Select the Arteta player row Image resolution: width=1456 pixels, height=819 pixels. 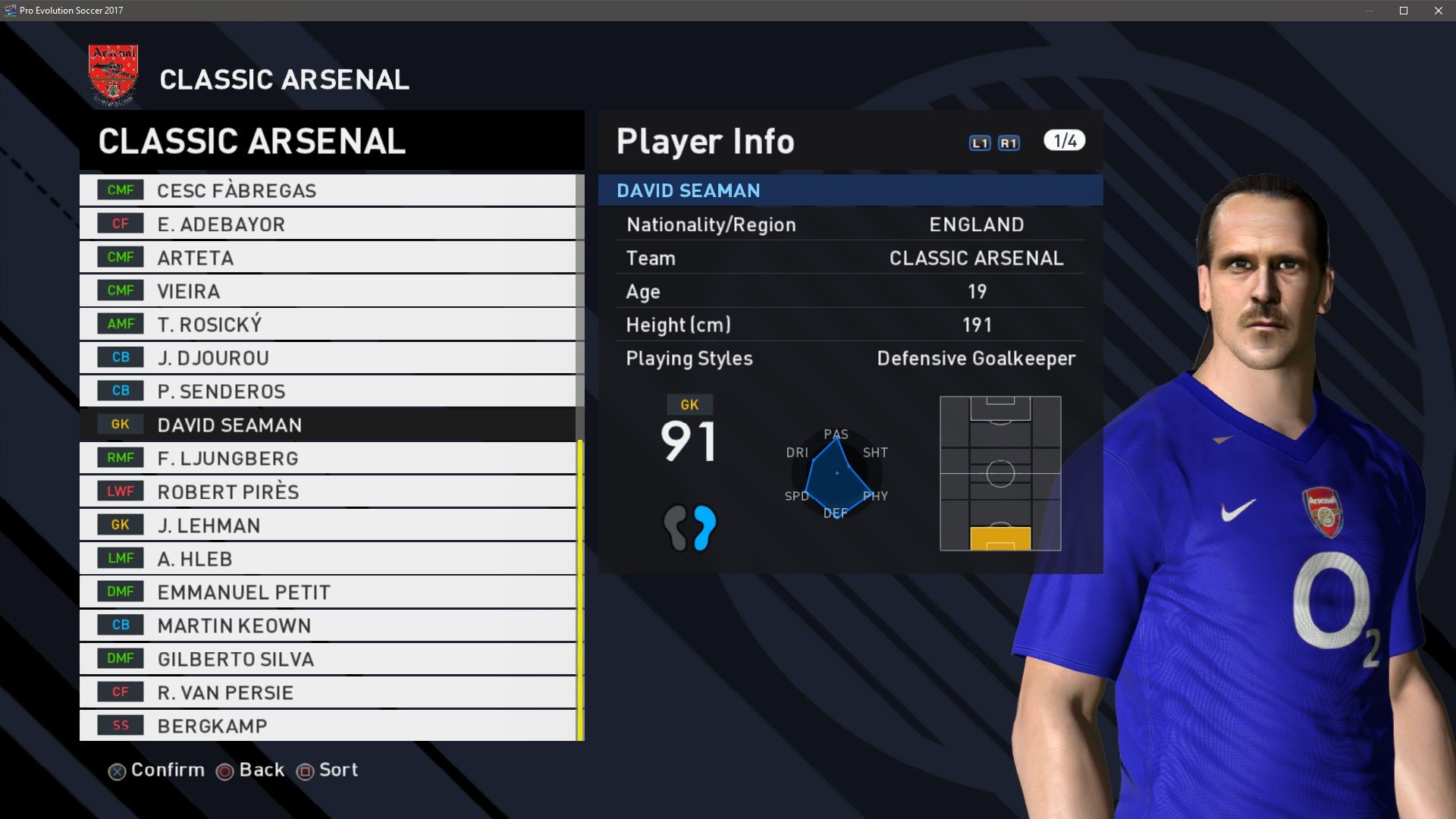(328, 258)
